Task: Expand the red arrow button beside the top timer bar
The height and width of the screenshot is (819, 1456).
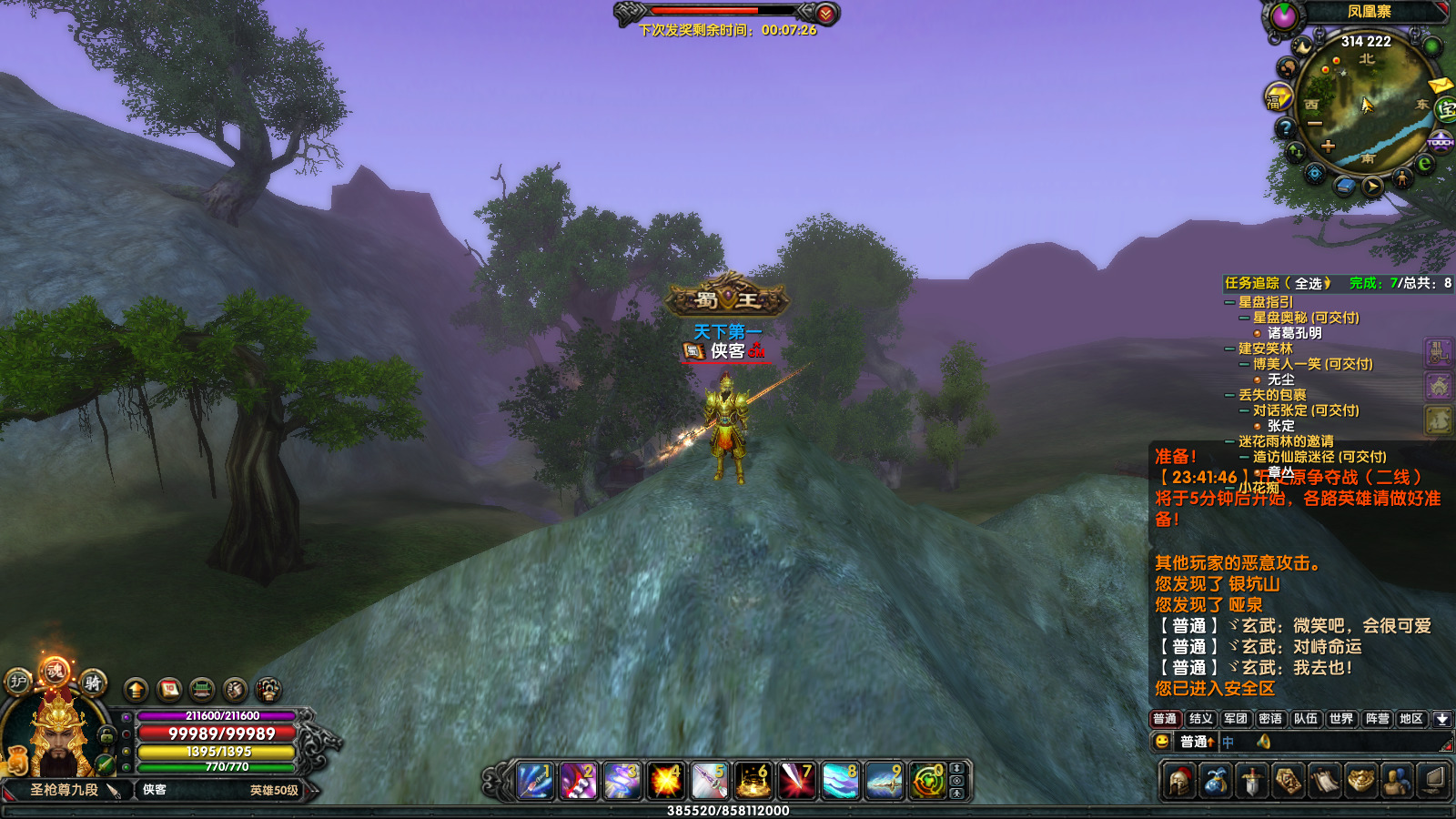Action: [x=825, y=14]
